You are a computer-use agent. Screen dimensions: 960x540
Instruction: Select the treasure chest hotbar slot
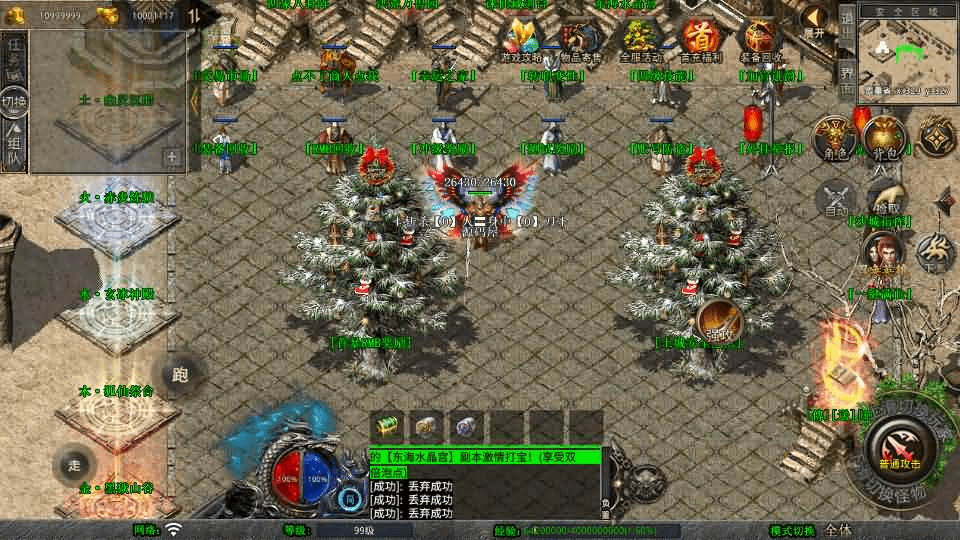386,426
